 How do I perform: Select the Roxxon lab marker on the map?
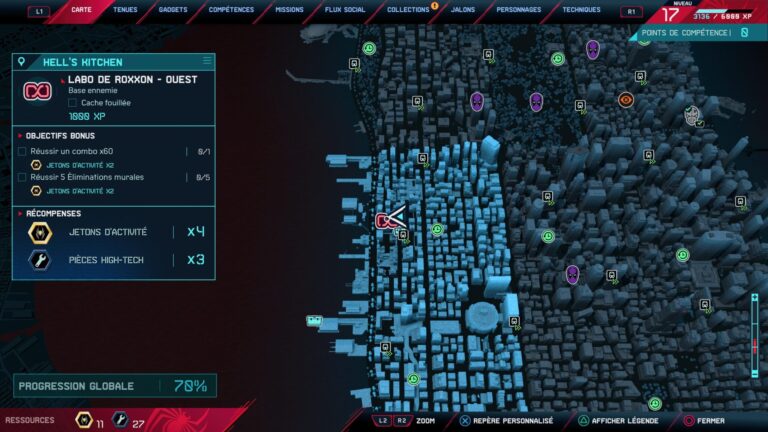385,220
